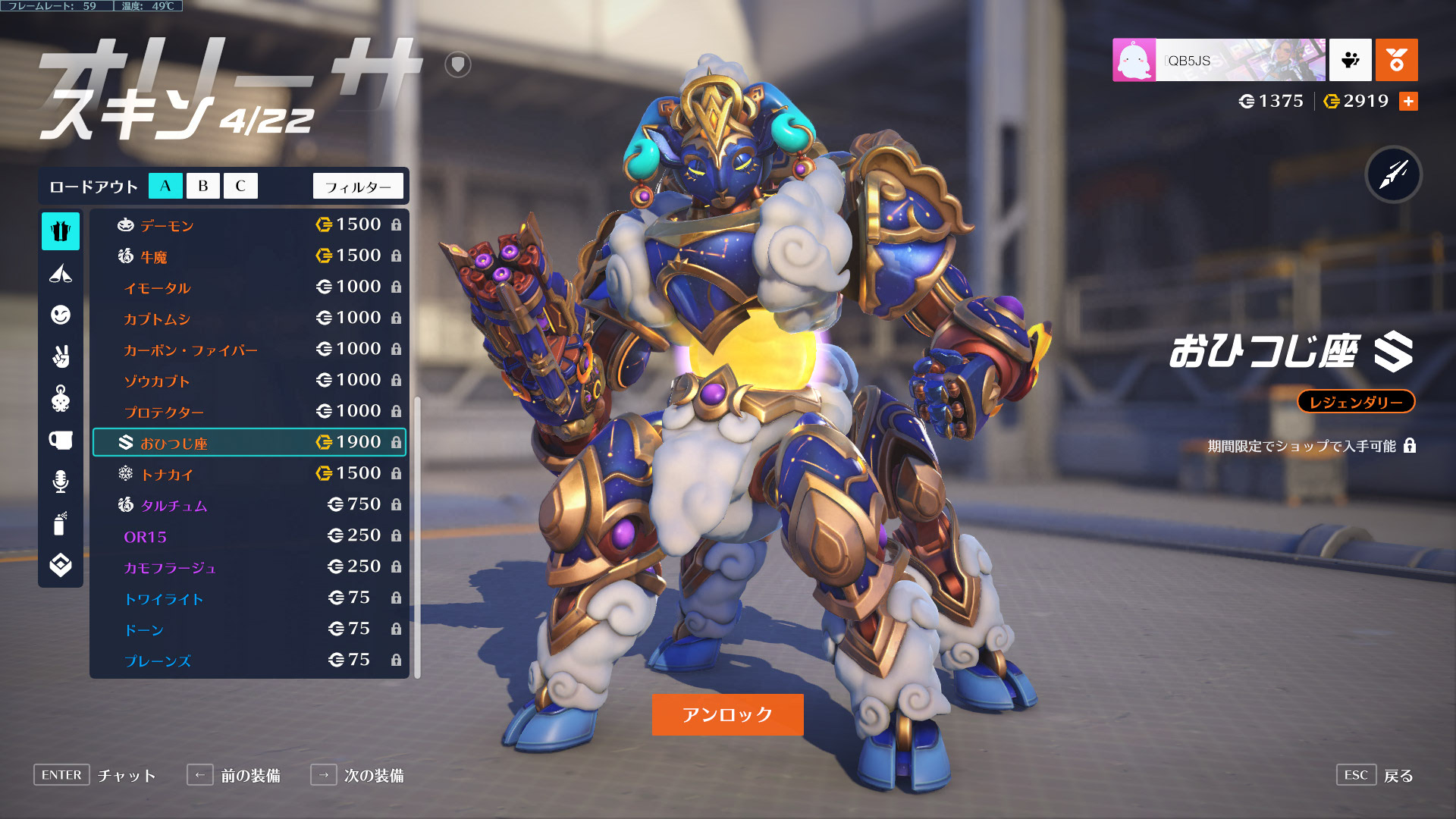
Task: Add currency with the orange plus button
Action: (1408, 102)
